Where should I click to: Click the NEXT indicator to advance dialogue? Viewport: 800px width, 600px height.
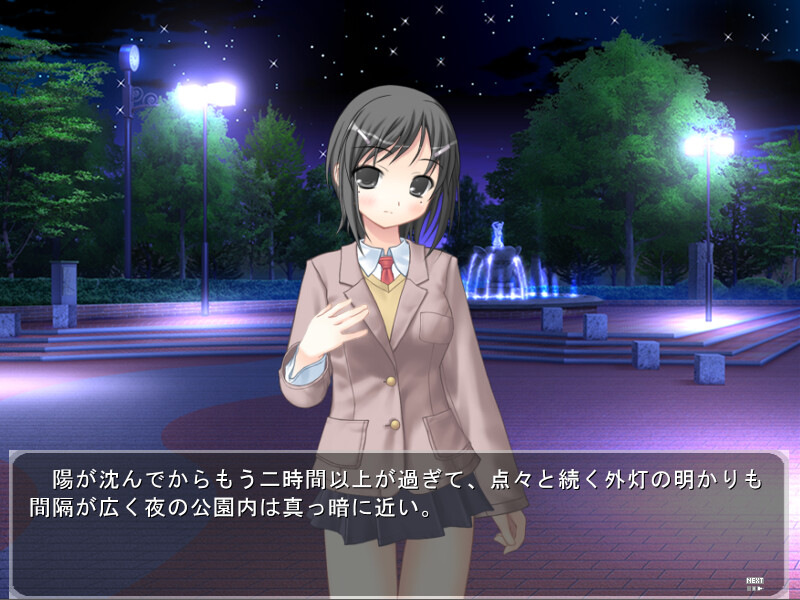[x=755, y=583]
